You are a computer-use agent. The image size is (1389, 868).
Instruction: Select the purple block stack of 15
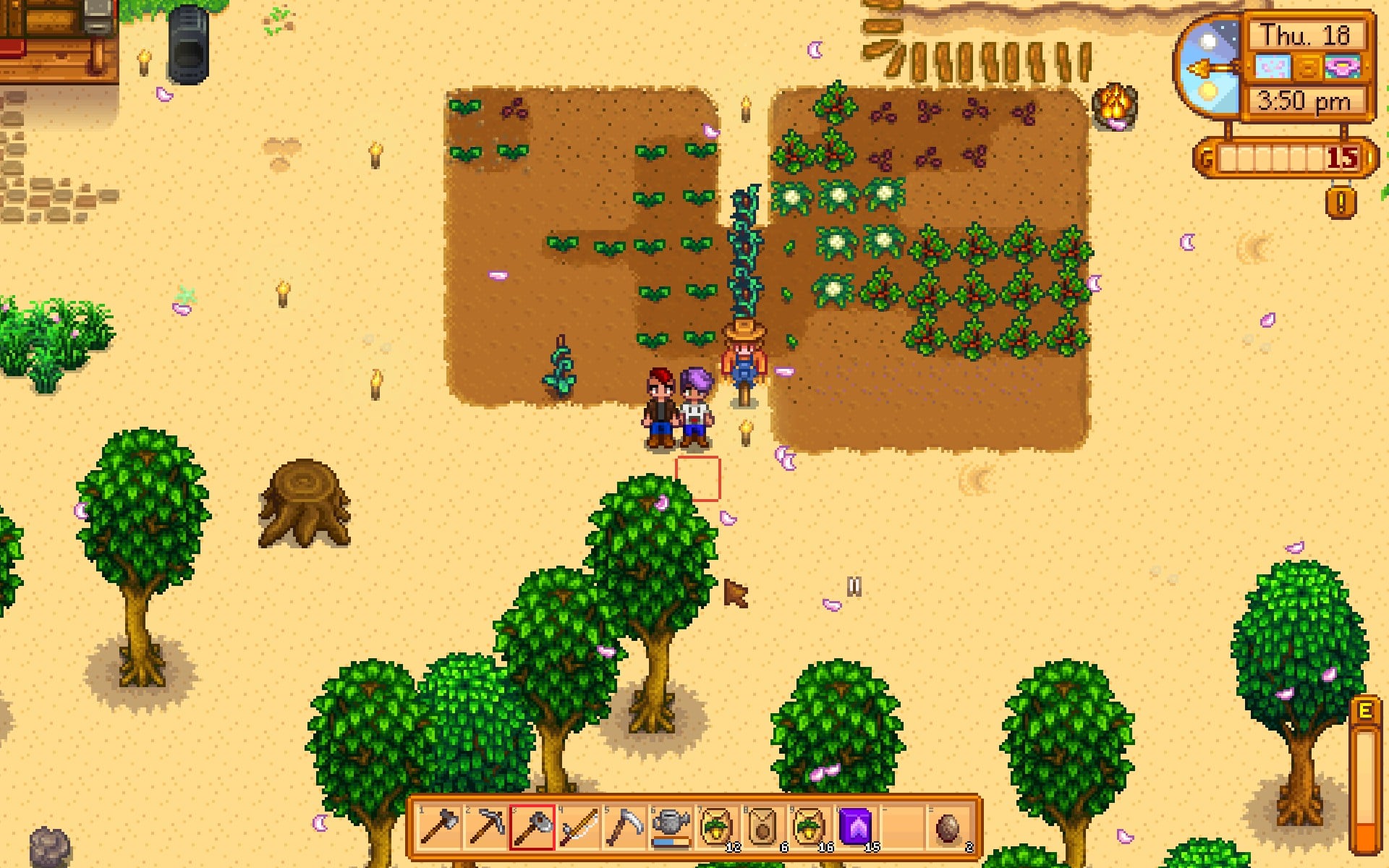pos(857,827)
